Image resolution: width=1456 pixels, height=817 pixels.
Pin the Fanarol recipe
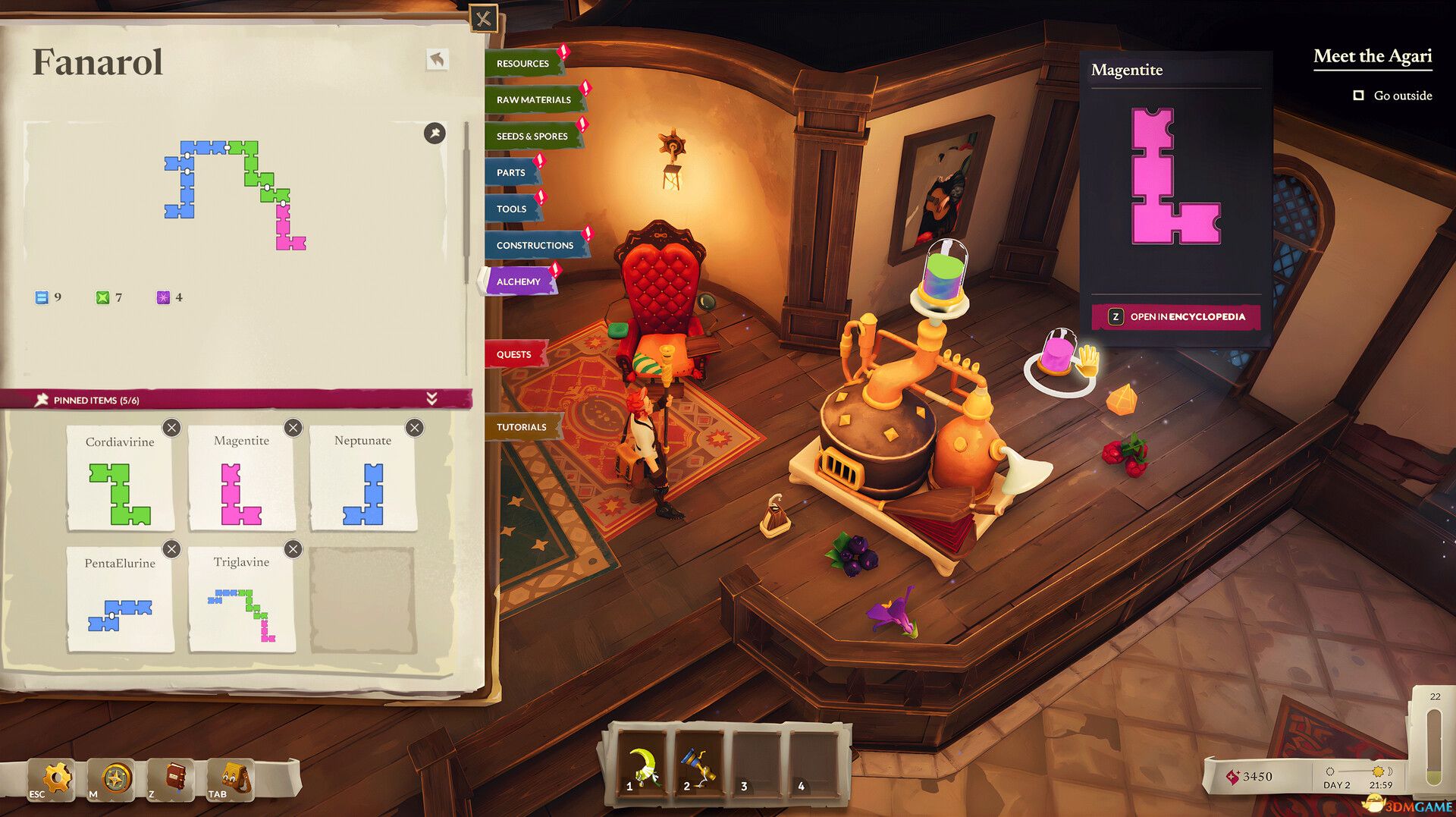click(x=435, y=134)
